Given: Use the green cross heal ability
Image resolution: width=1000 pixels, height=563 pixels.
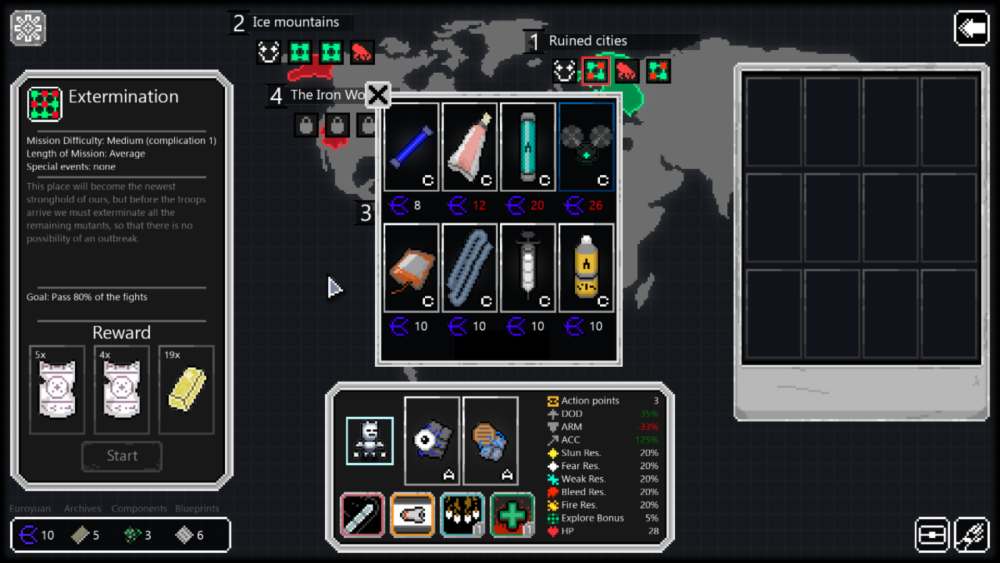Looking at the screenshot, I should pos(512,514).
